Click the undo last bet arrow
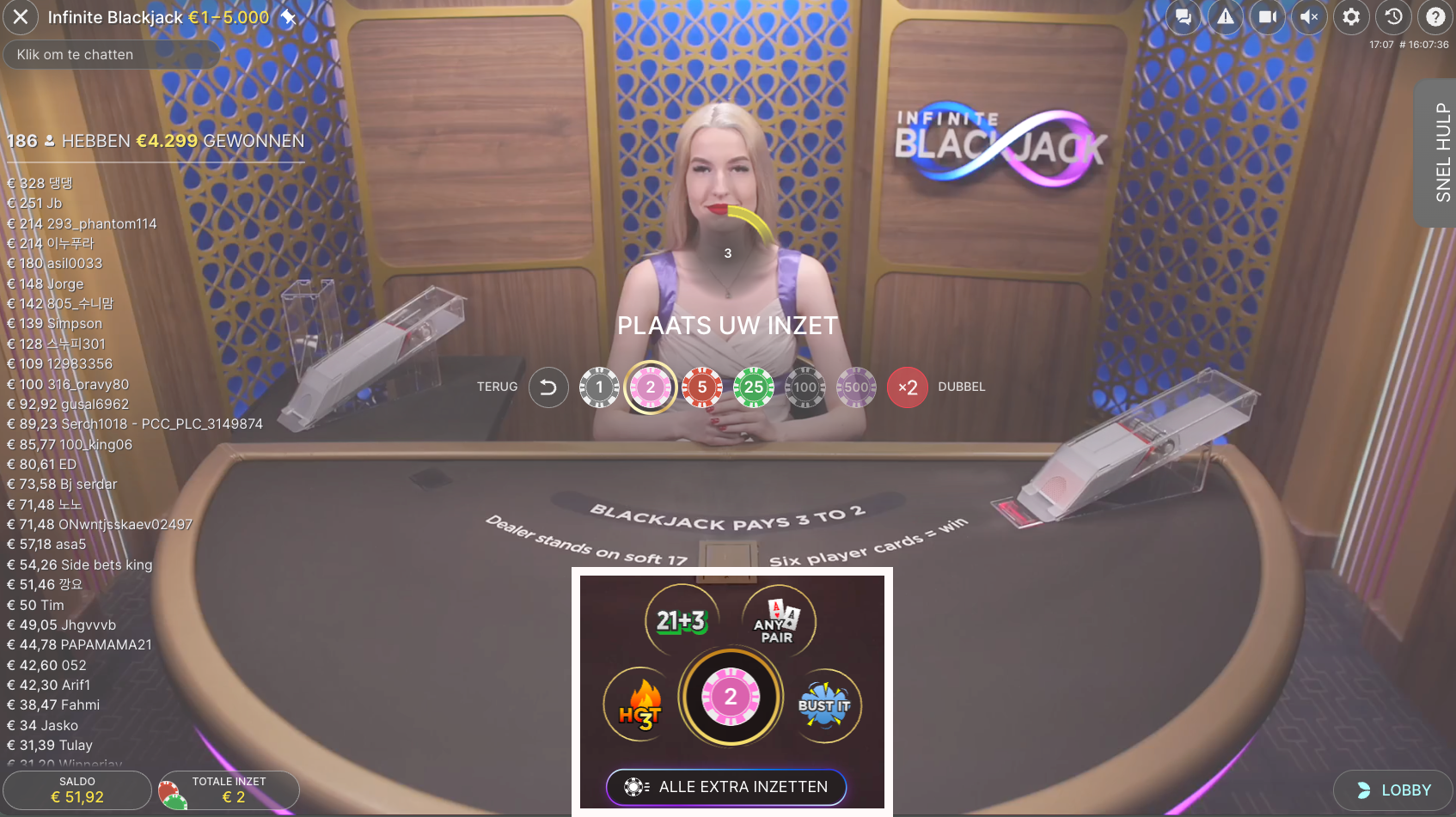The width and height of the screenshot is (1456, 817). (548, 387)
